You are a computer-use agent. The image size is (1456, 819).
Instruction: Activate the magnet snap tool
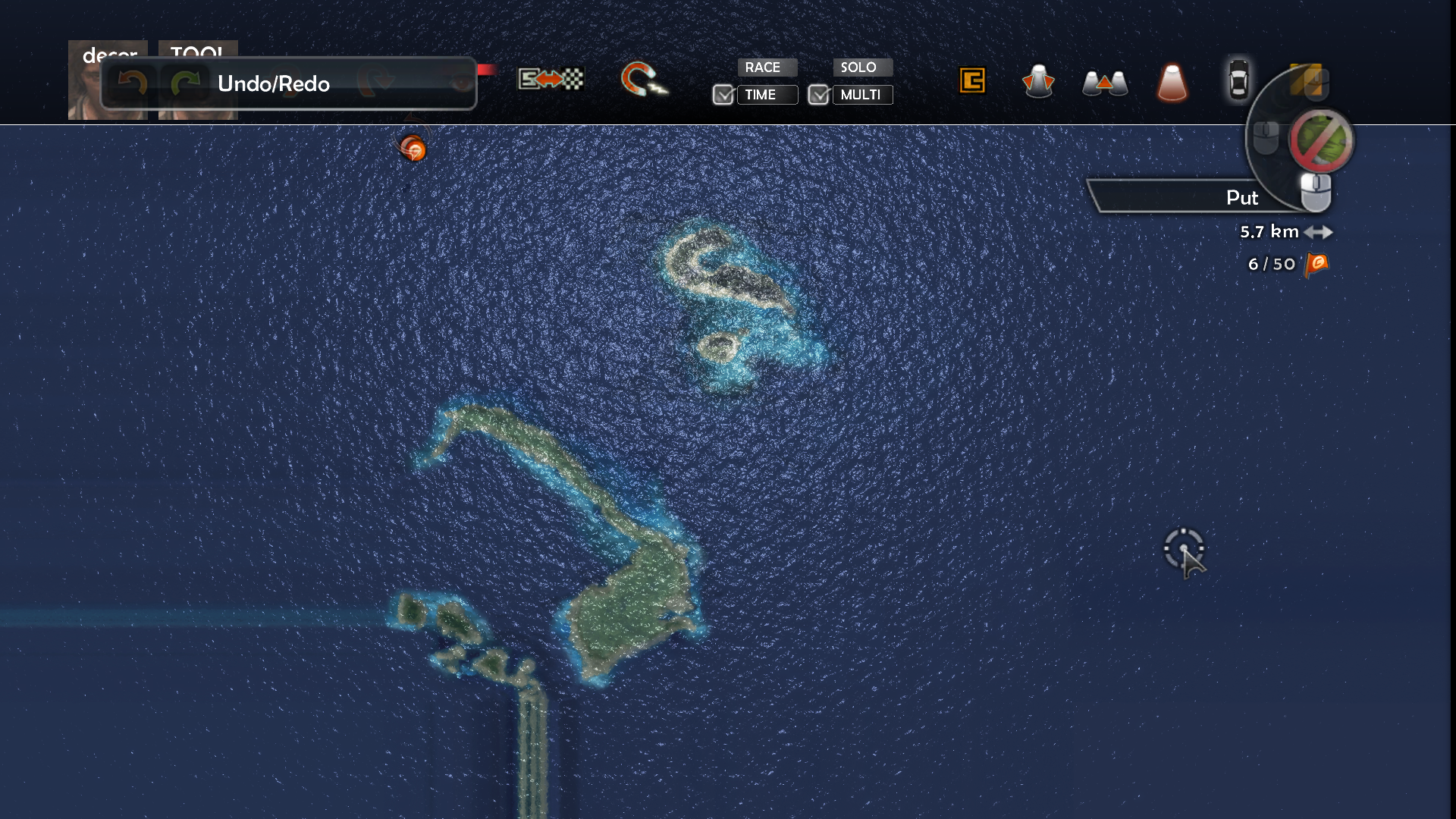[642, 80]
